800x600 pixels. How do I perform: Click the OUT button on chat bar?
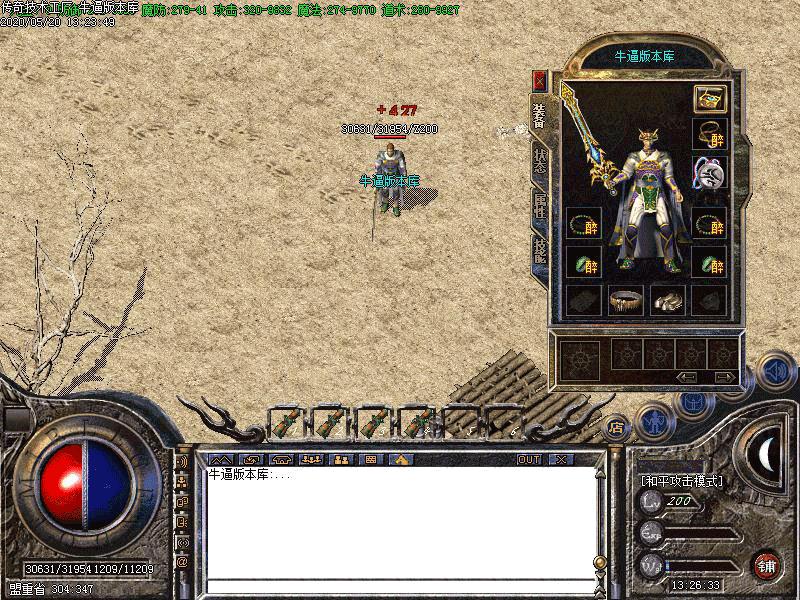point(529,459)
